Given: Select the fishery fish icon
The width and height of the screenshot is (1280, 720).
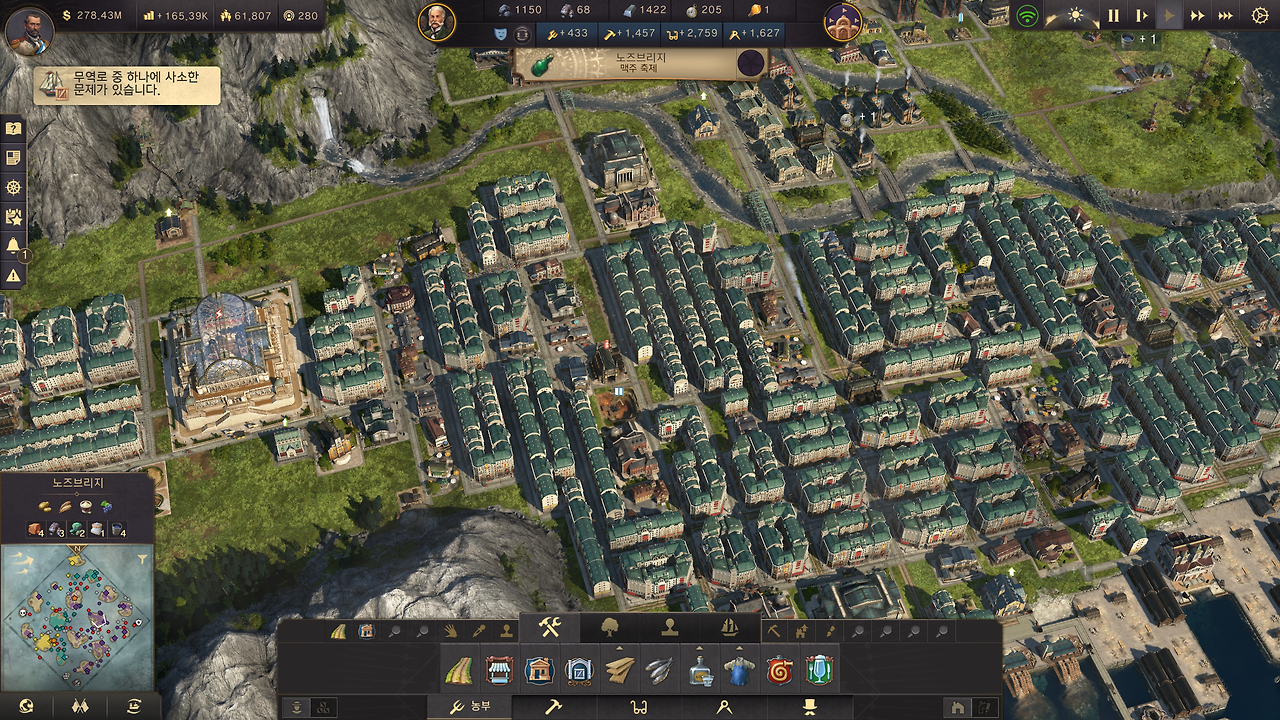Looking at the screenshot, I should [658, 670].
